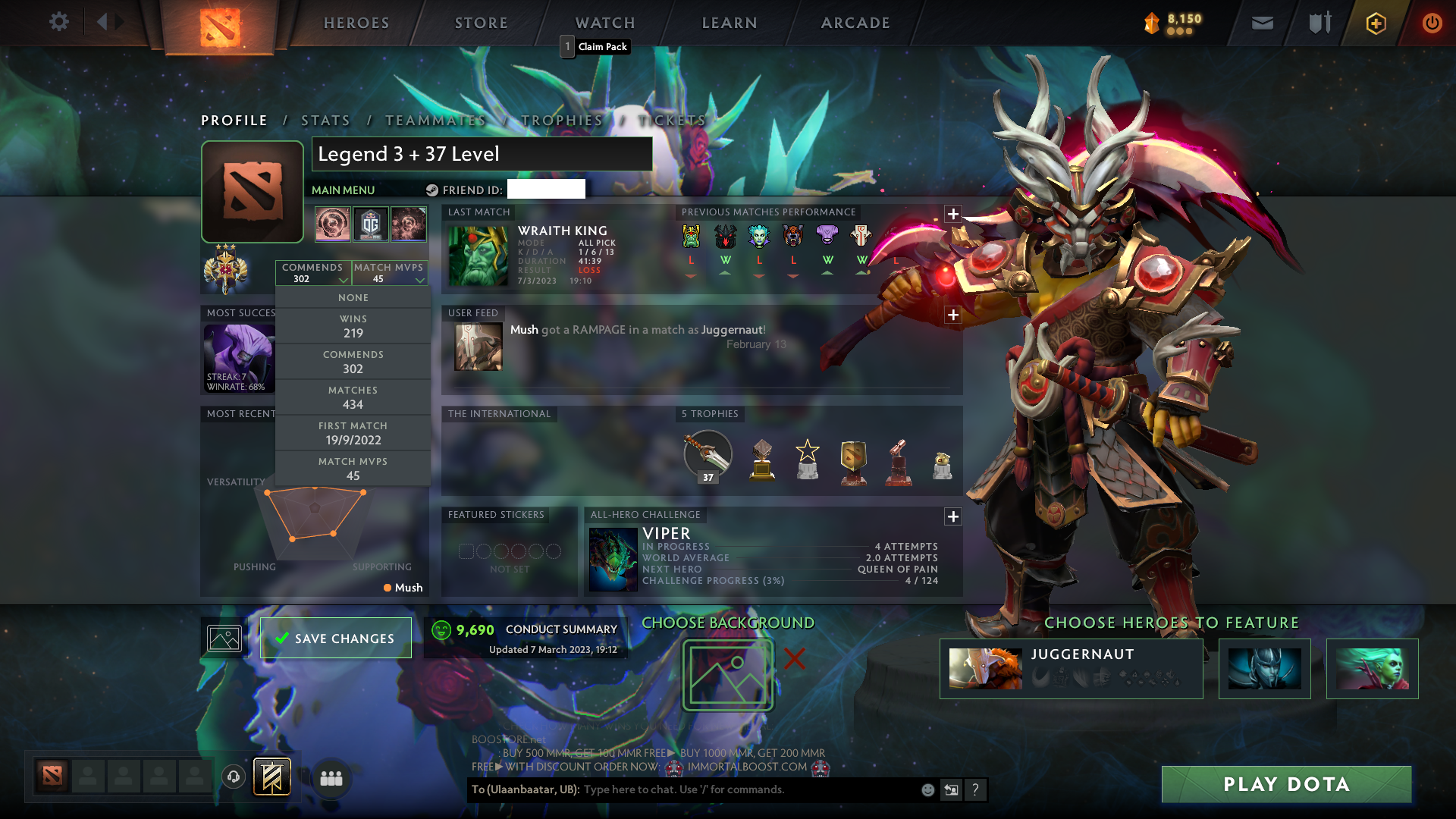The image size is (1456, 819).
Task: Click the gold plus shield icon top right
Action: [1375, 24]
